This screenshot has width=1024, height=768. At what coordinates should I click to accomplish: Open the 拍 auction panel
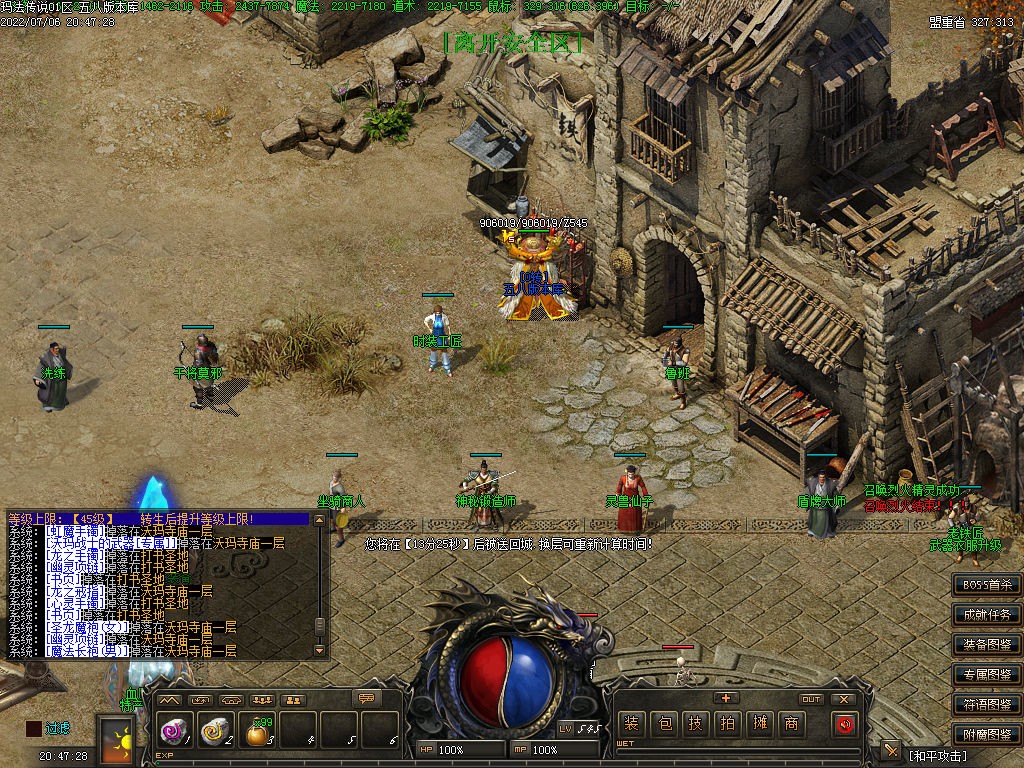[727, 723]
